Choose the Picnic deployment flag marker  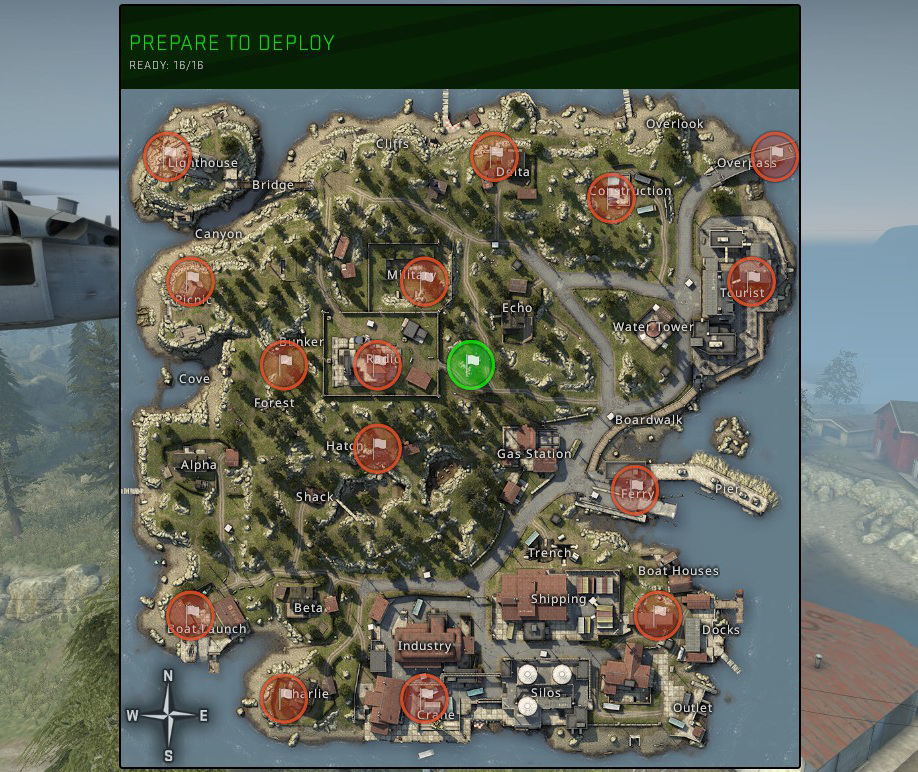click(x=191, y=281)
